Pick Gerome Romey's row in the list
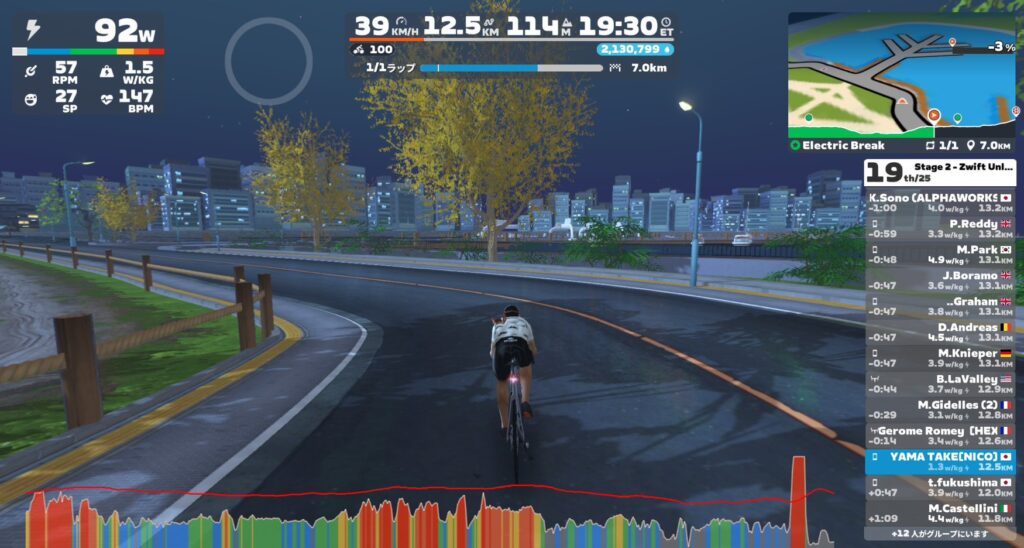Screen dimensions: 1024x548 tap(939, 436)
